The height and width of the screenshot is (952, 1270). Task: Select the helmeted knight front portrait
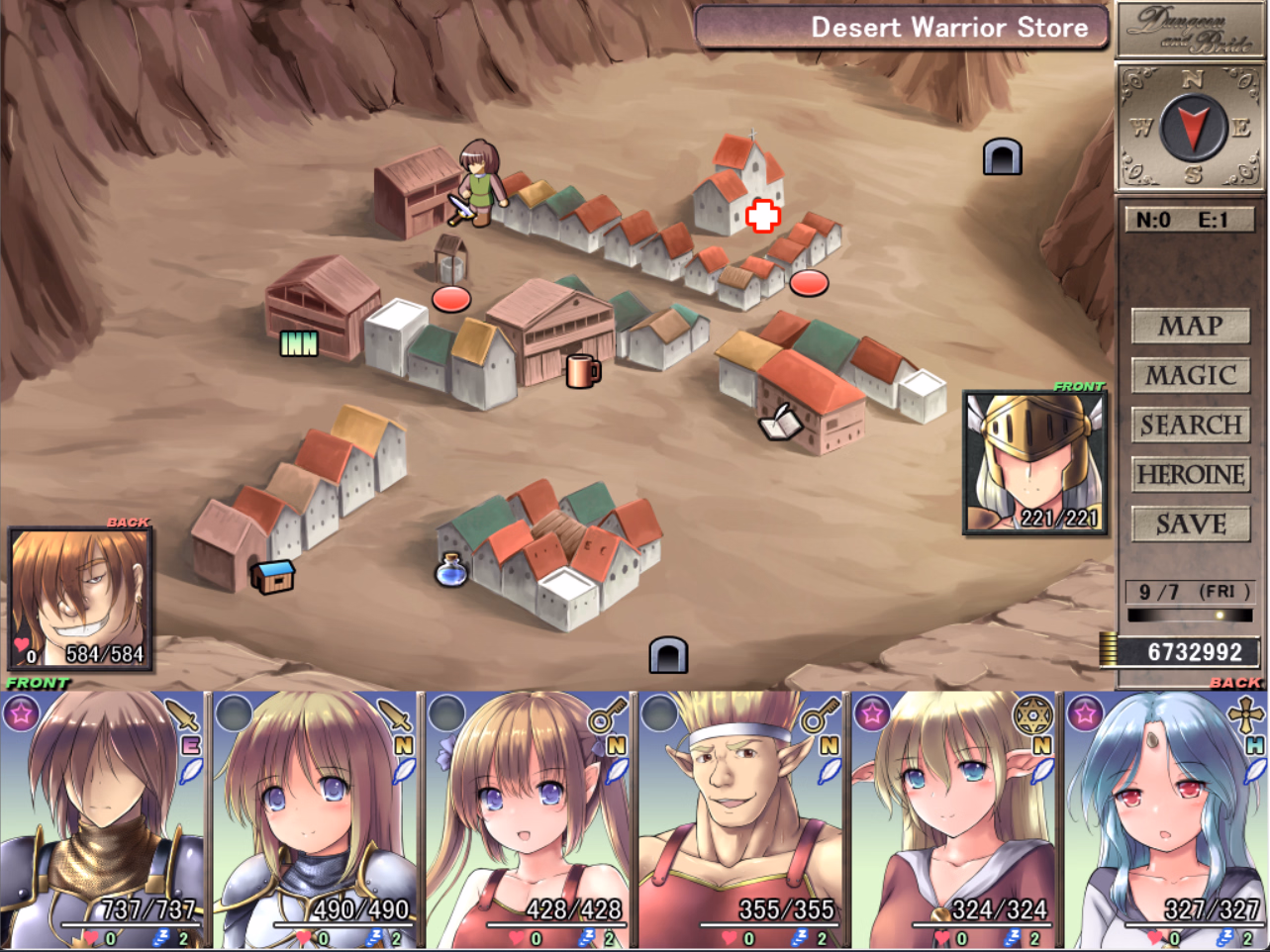point(1034,462)
